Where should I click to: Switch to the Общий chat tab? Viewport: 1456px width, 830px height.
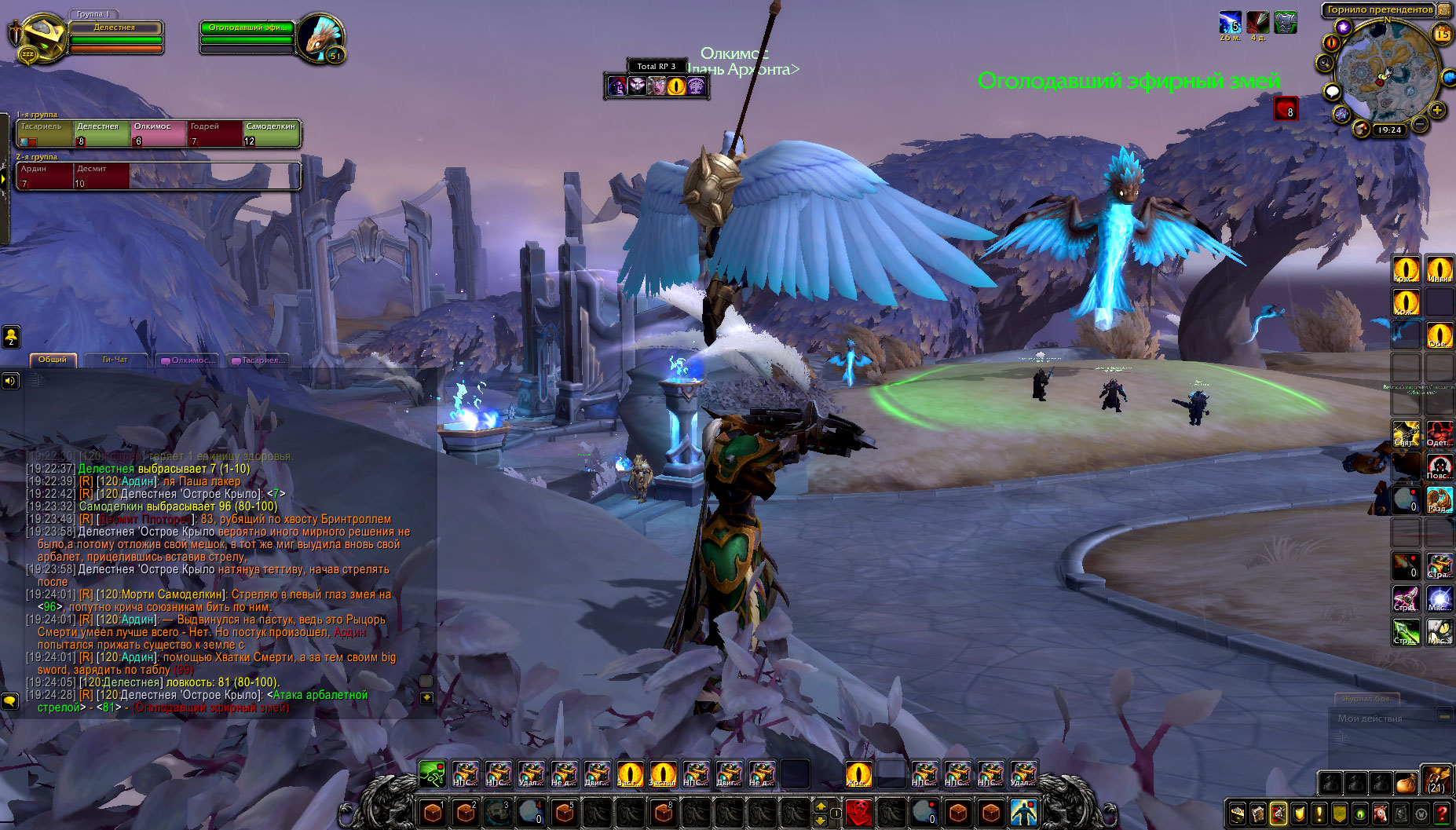click(53, 360)
